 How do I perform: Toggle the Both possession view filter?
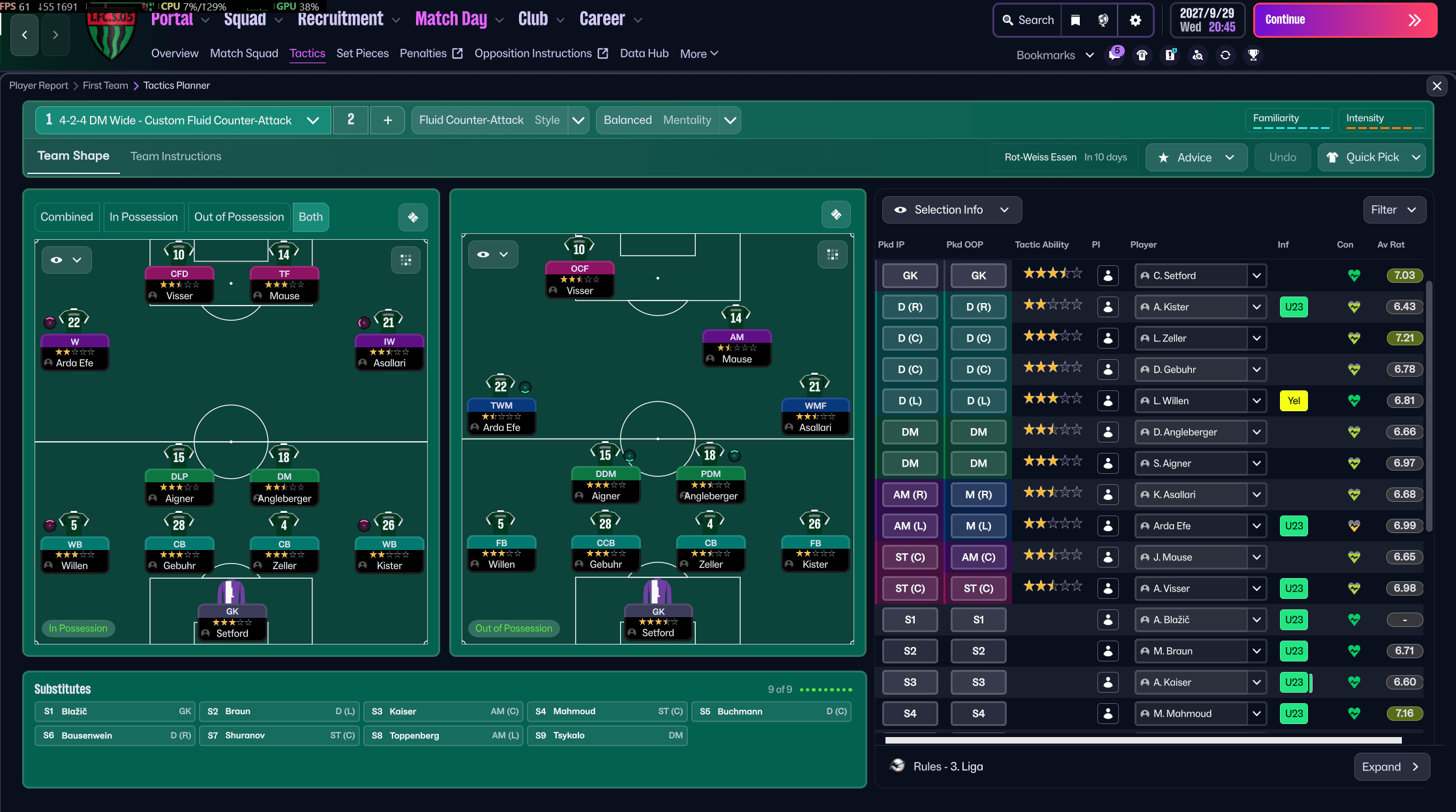(x=310, y=217)
